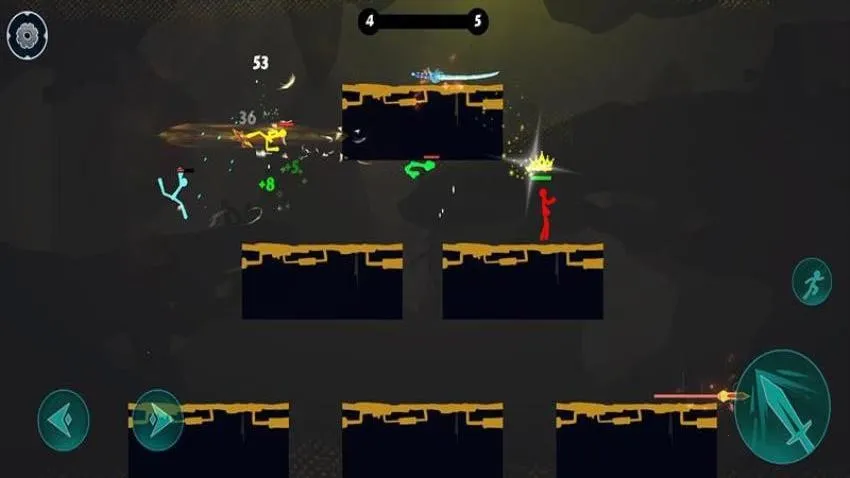Tap the move left arrow button
850x478 pixels.
pos(63,419)
